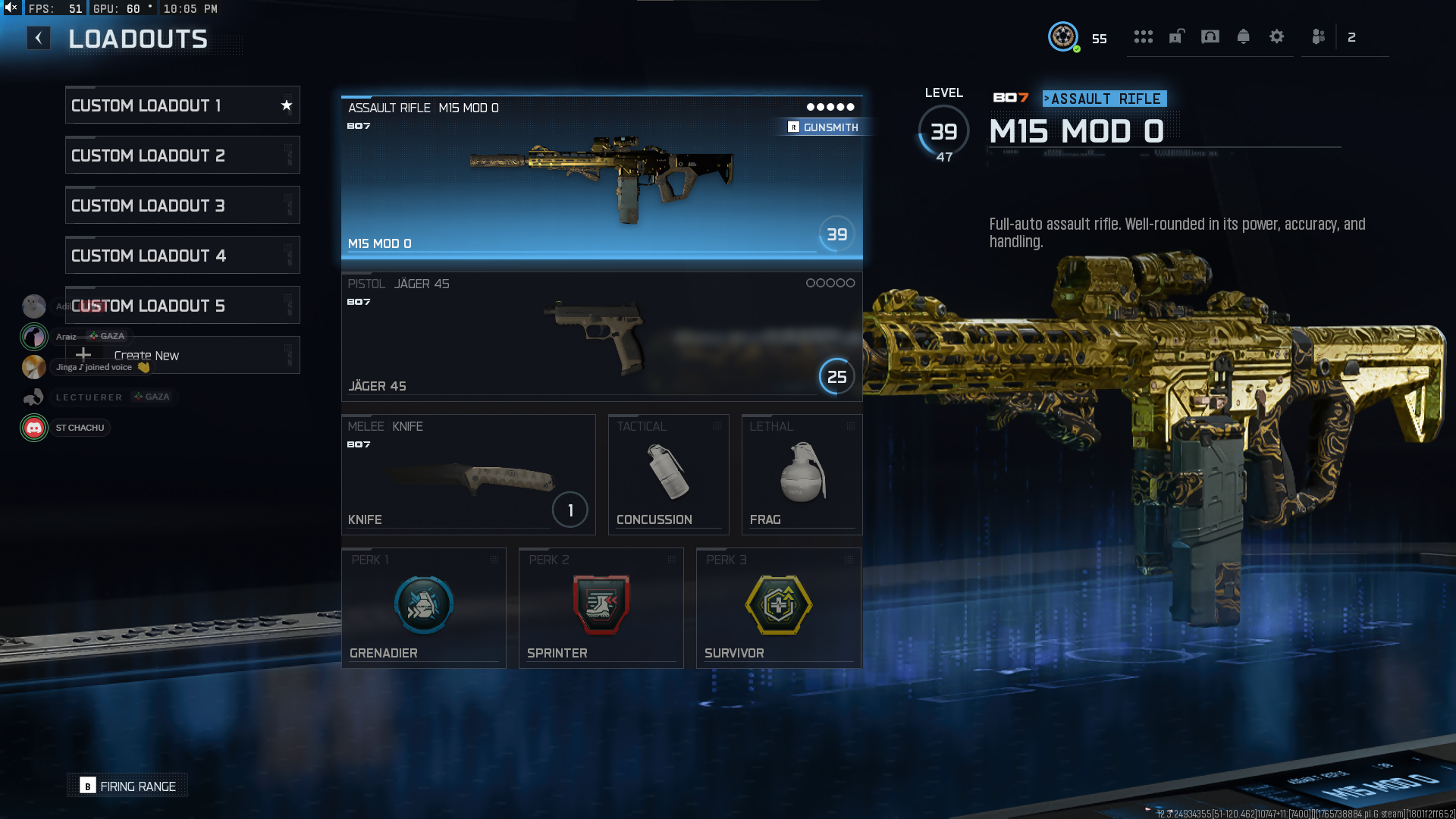Open the social party icon
Screen dimensions: 1456x819
[1319, 37]
